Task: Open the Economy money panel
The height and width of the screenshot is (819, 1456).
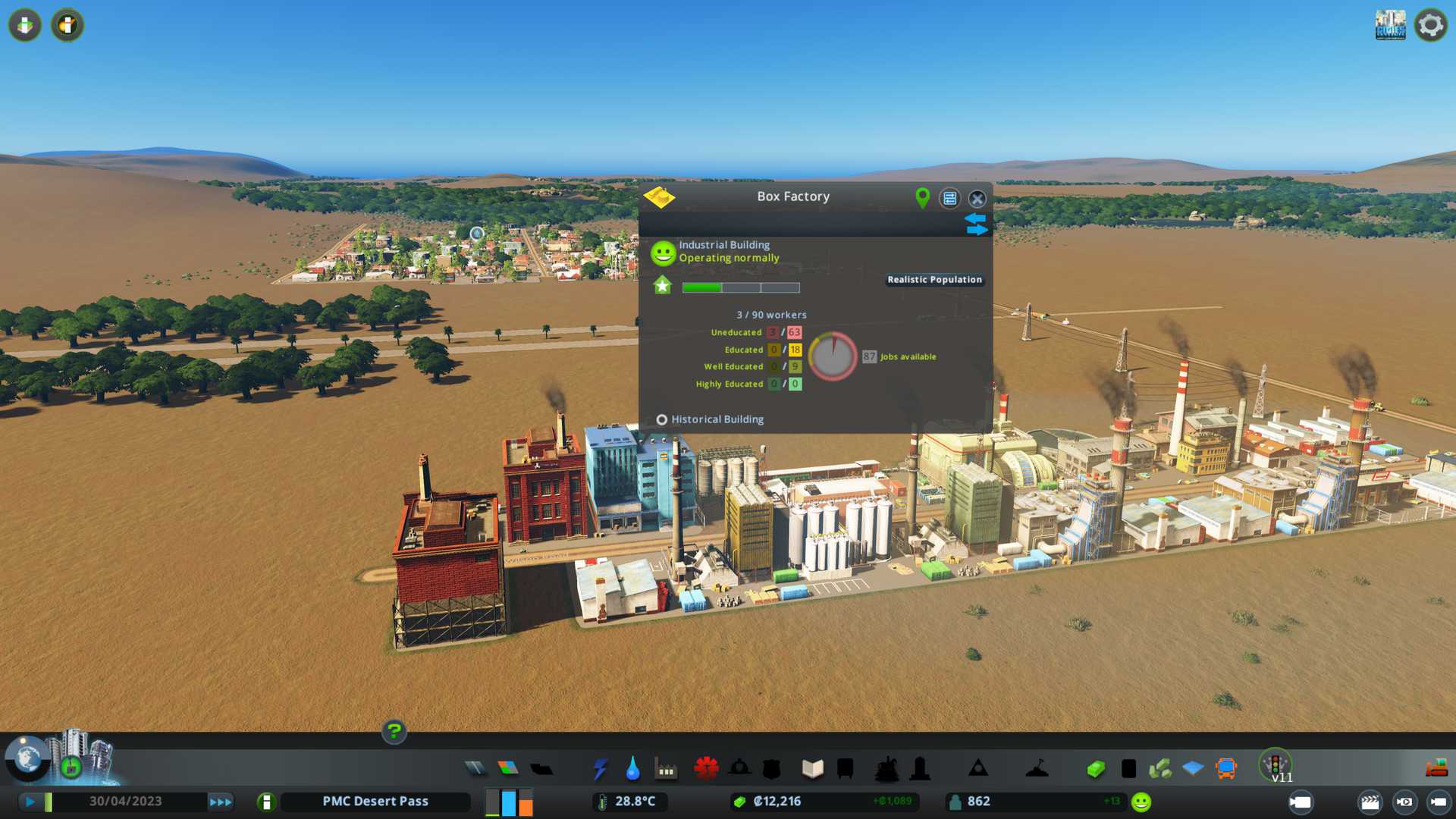Action: pos(1096,769)
